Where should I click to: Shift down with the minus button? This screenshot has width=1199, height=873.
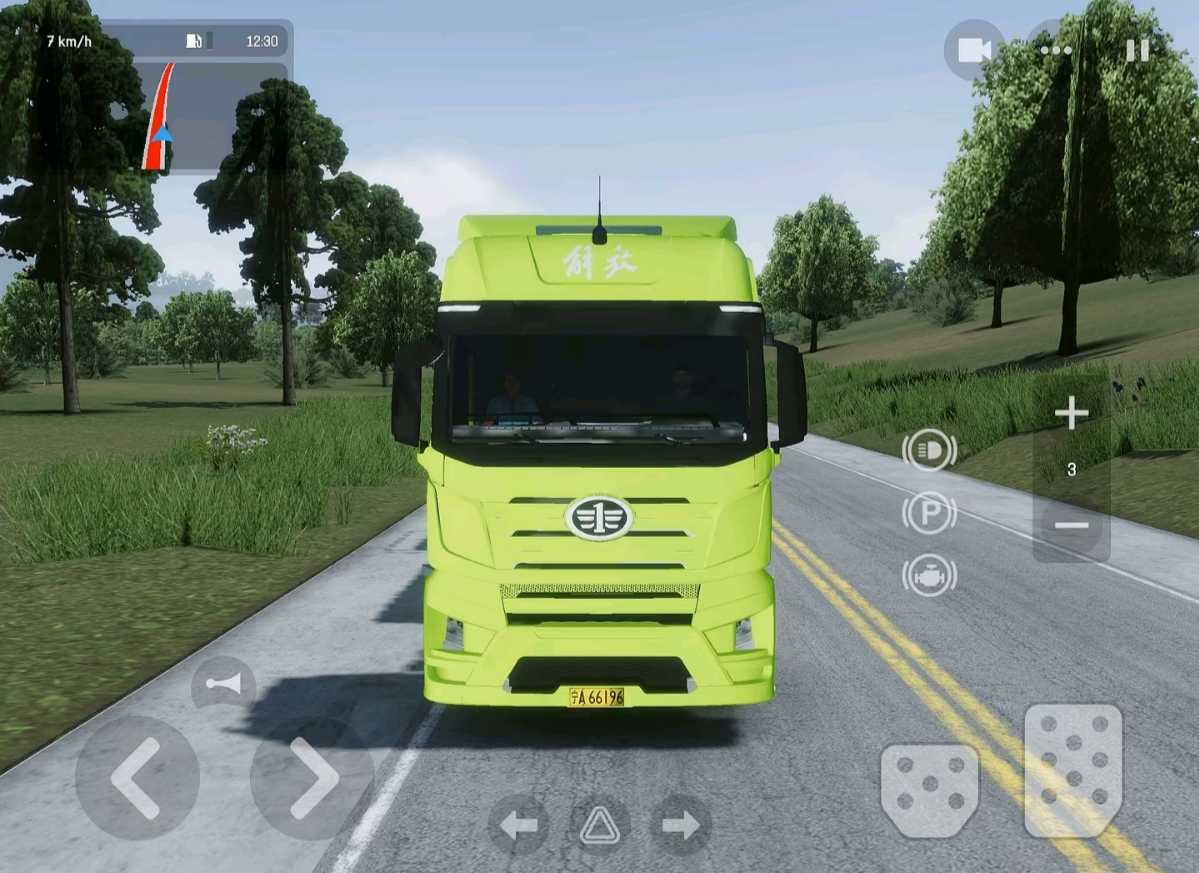[x=1071, y=525]
